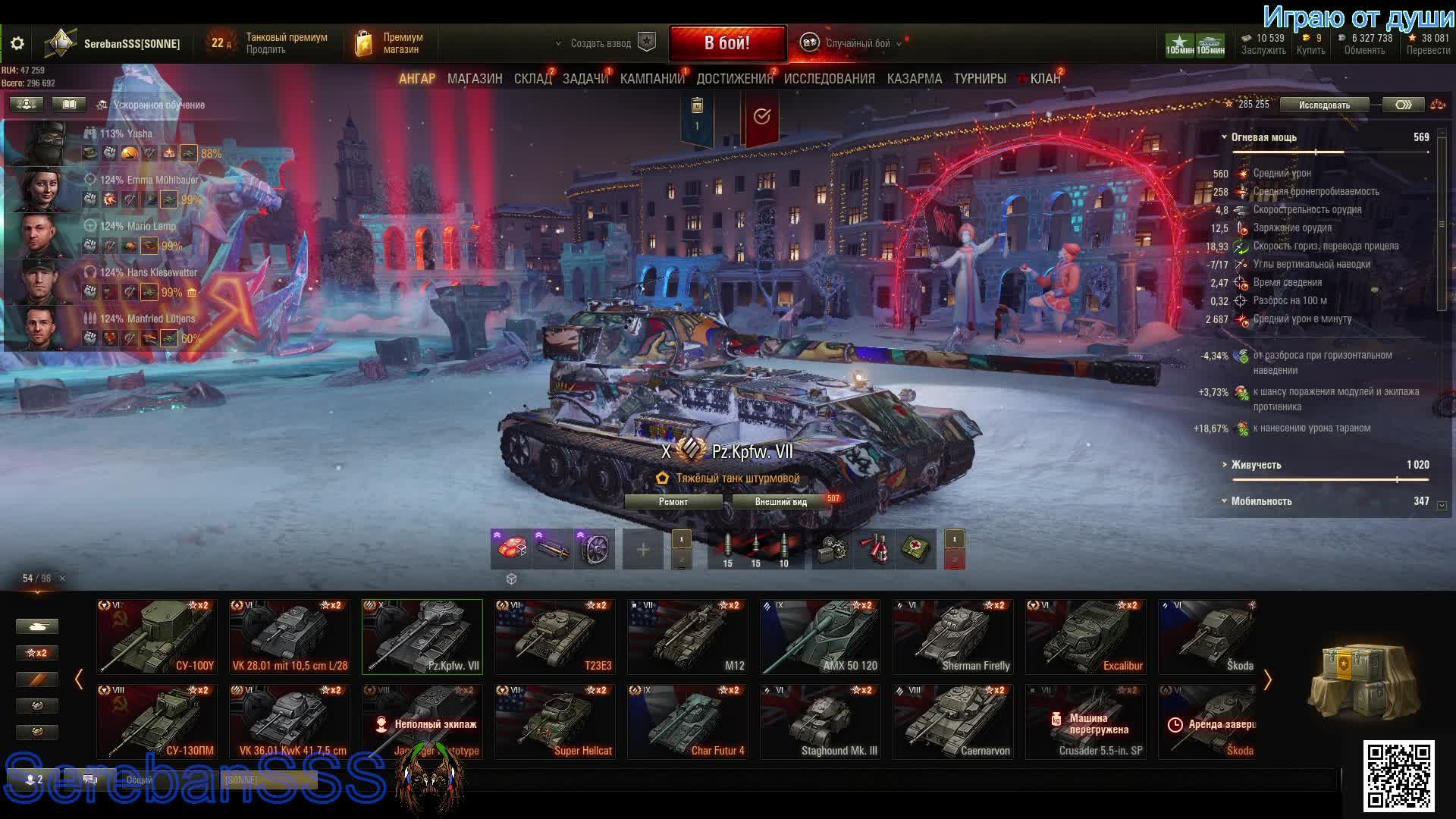Open the gear settings menu

coord(17,43)
